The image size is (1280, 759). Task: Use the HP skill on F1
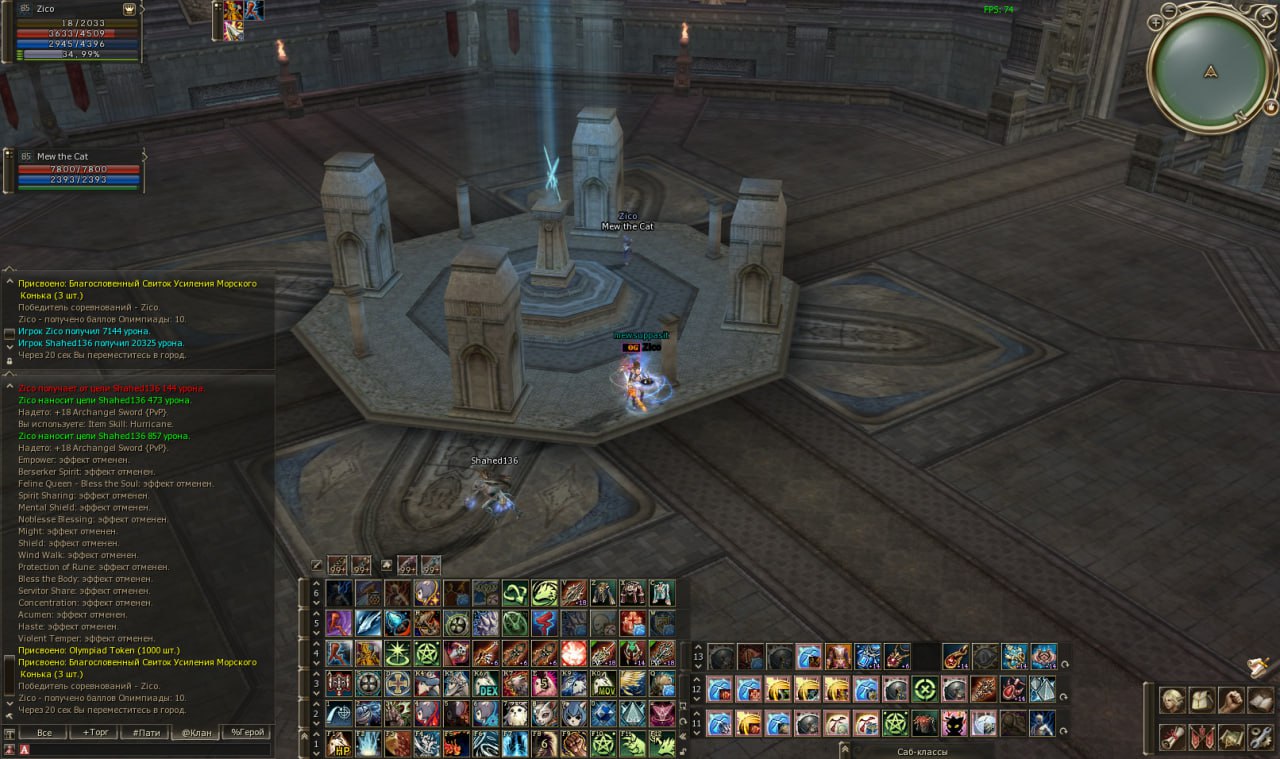click(x=340, y=743)
